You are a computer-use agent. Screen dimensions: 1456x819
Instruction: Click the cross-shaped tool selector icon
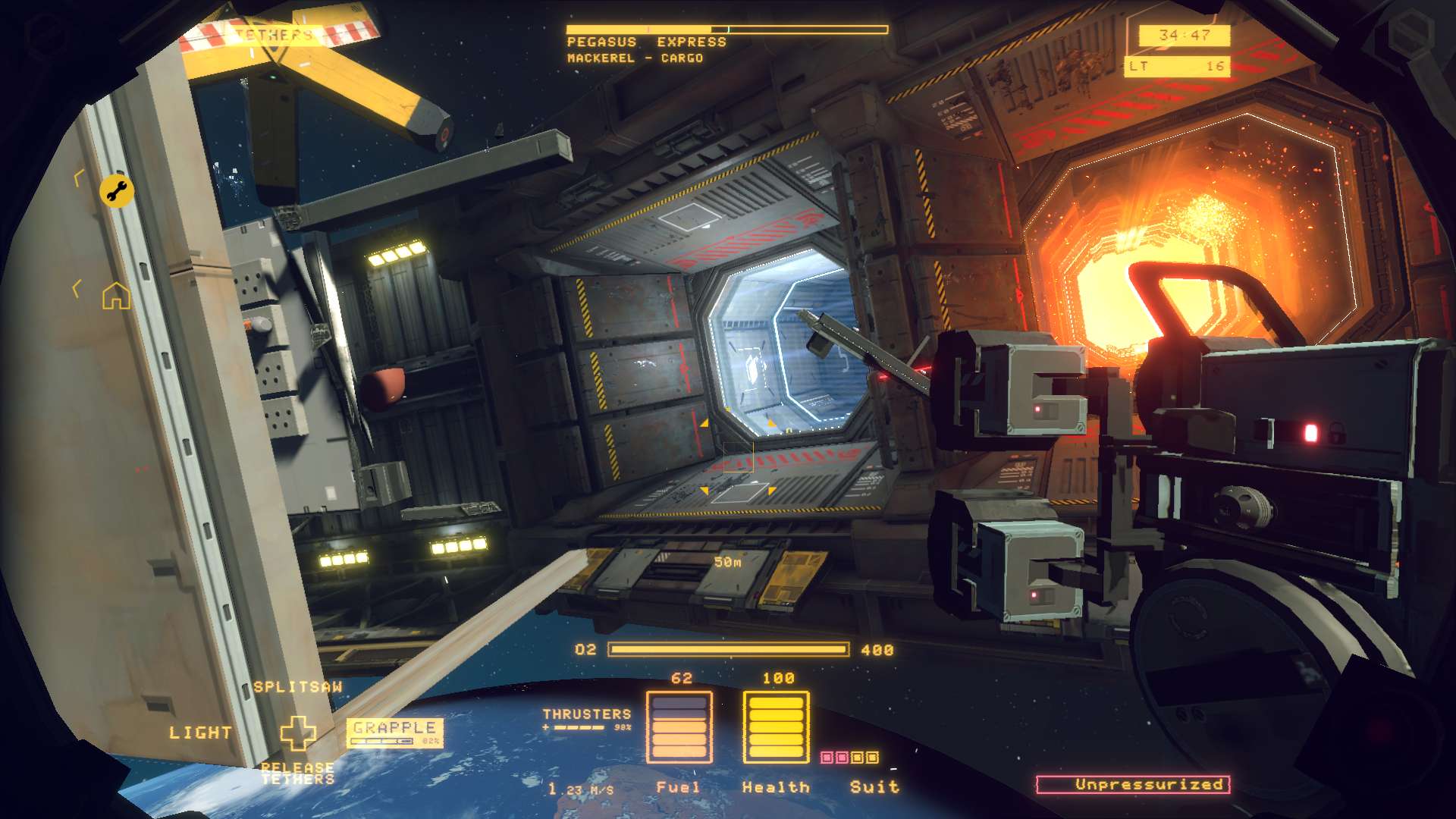pos(298,733)
